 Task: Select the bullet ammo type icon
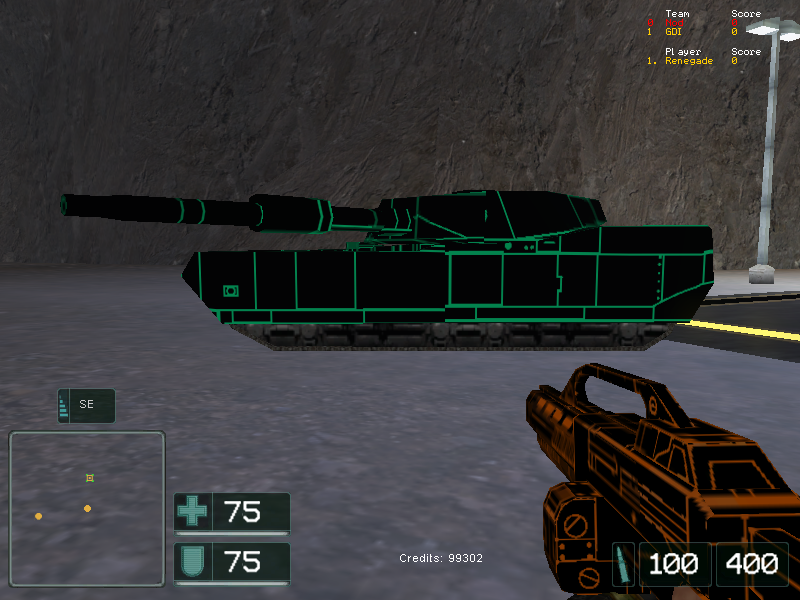coord(623,564)
